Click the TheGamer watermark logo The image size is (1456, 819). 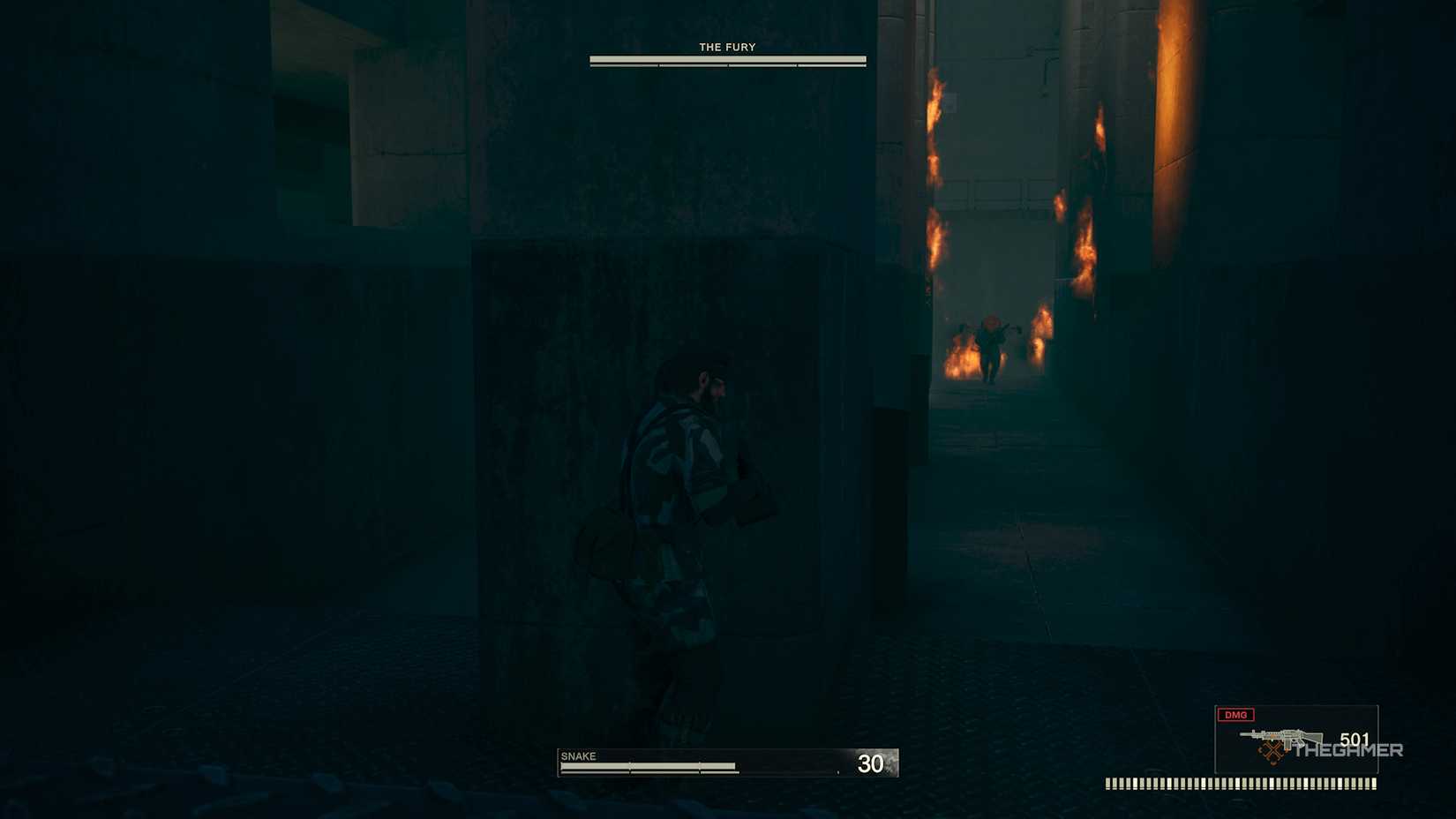[x=1348, y=749]
